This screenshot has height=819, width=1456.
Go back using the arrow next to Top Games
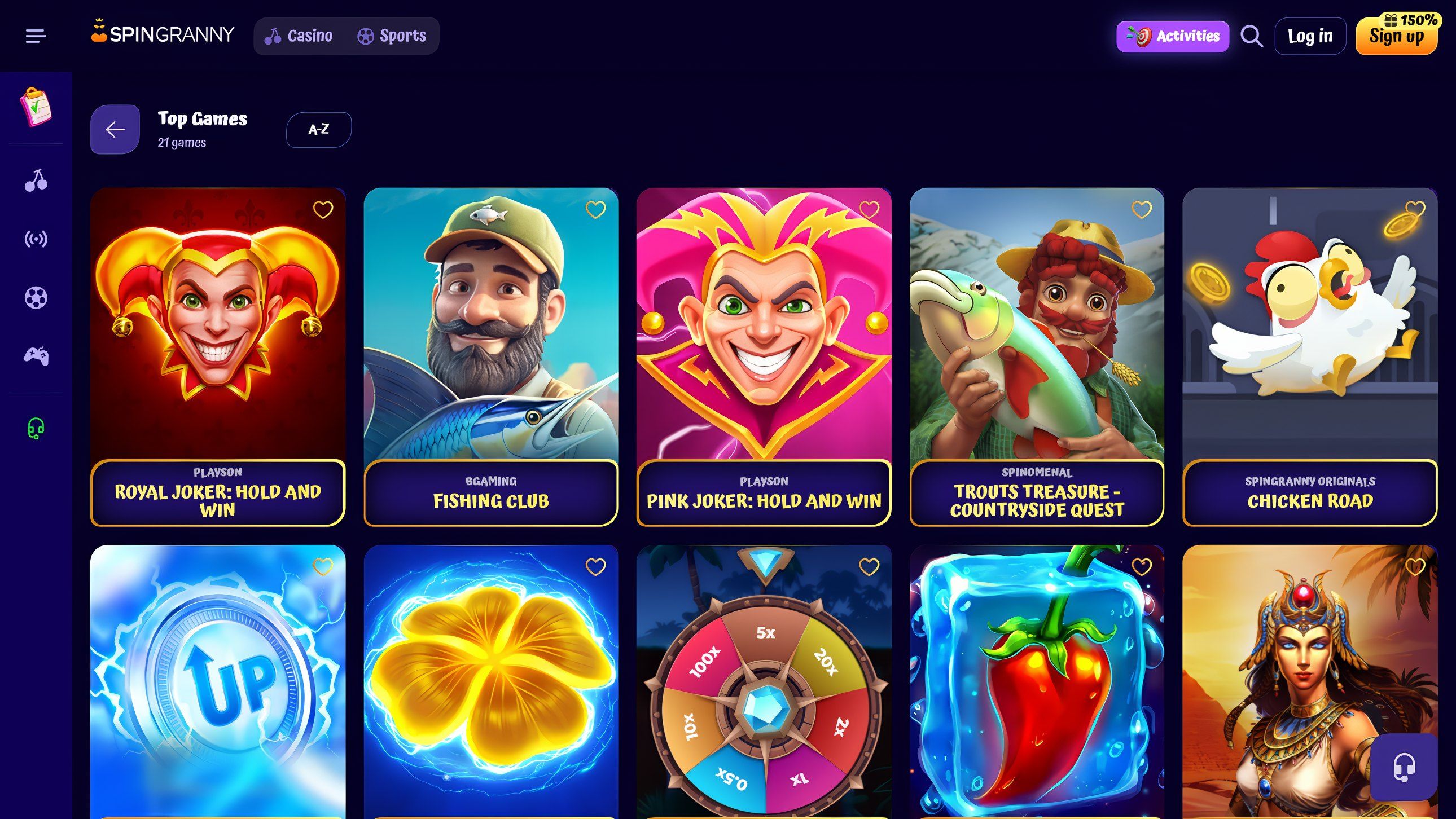pos(114,129)
